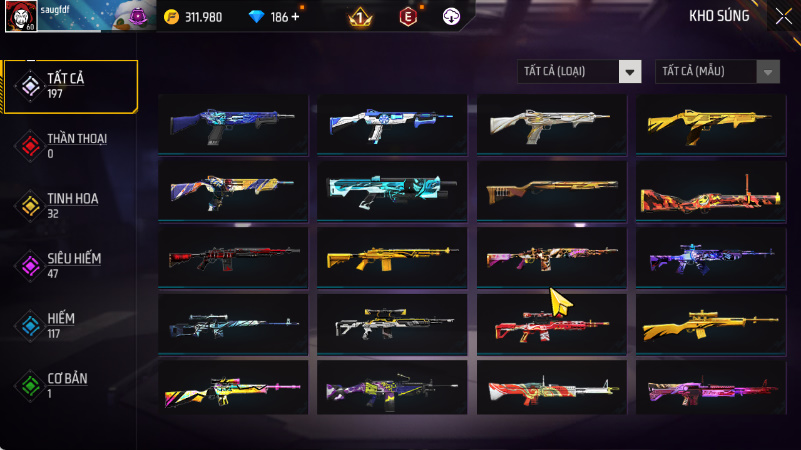
Task: Select the blue and white striped rifle skin
Action: coord(391,124)
